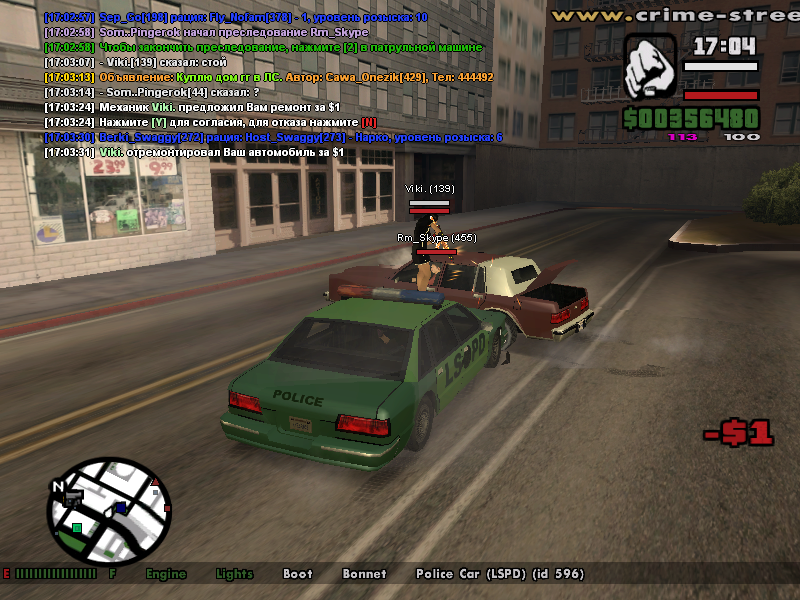The width and height of the screenshot is (800, 600).
Task: Click the north marker on the radar
Action: tap(59, 487)
